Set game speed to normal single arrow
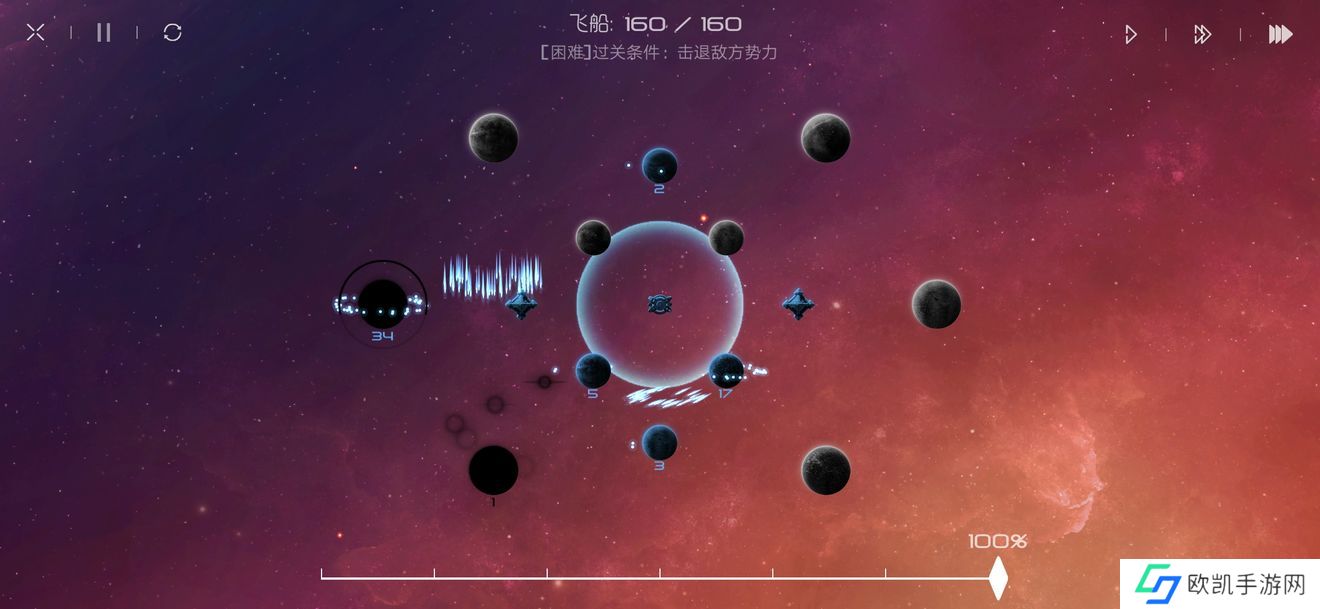 click(x=1130, y=35)
